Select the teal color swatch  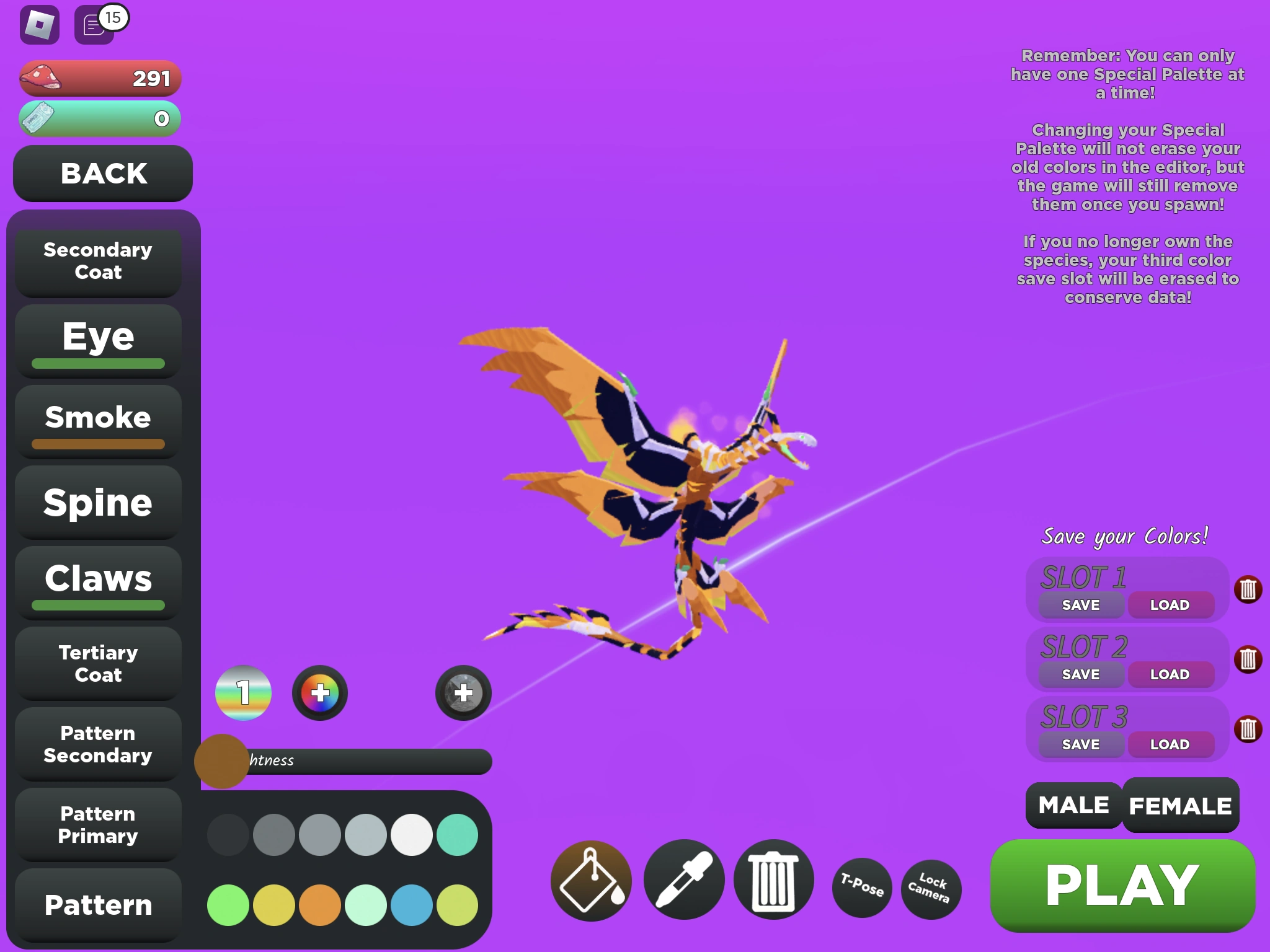coord(459,835)
